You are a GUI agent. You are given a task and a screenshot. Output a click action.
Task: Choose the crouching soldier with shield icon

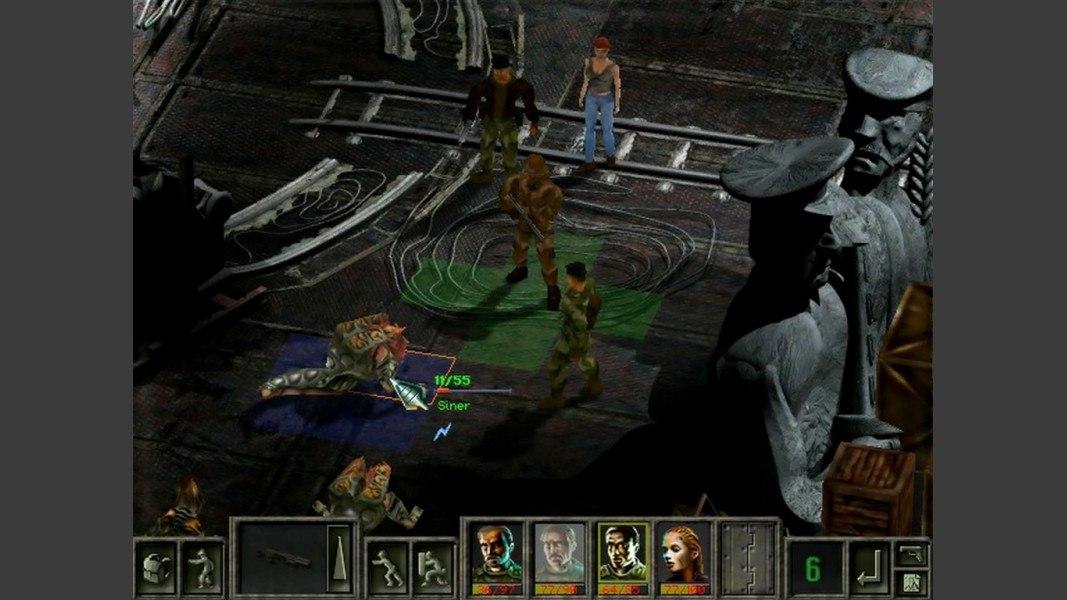(432, 567)
